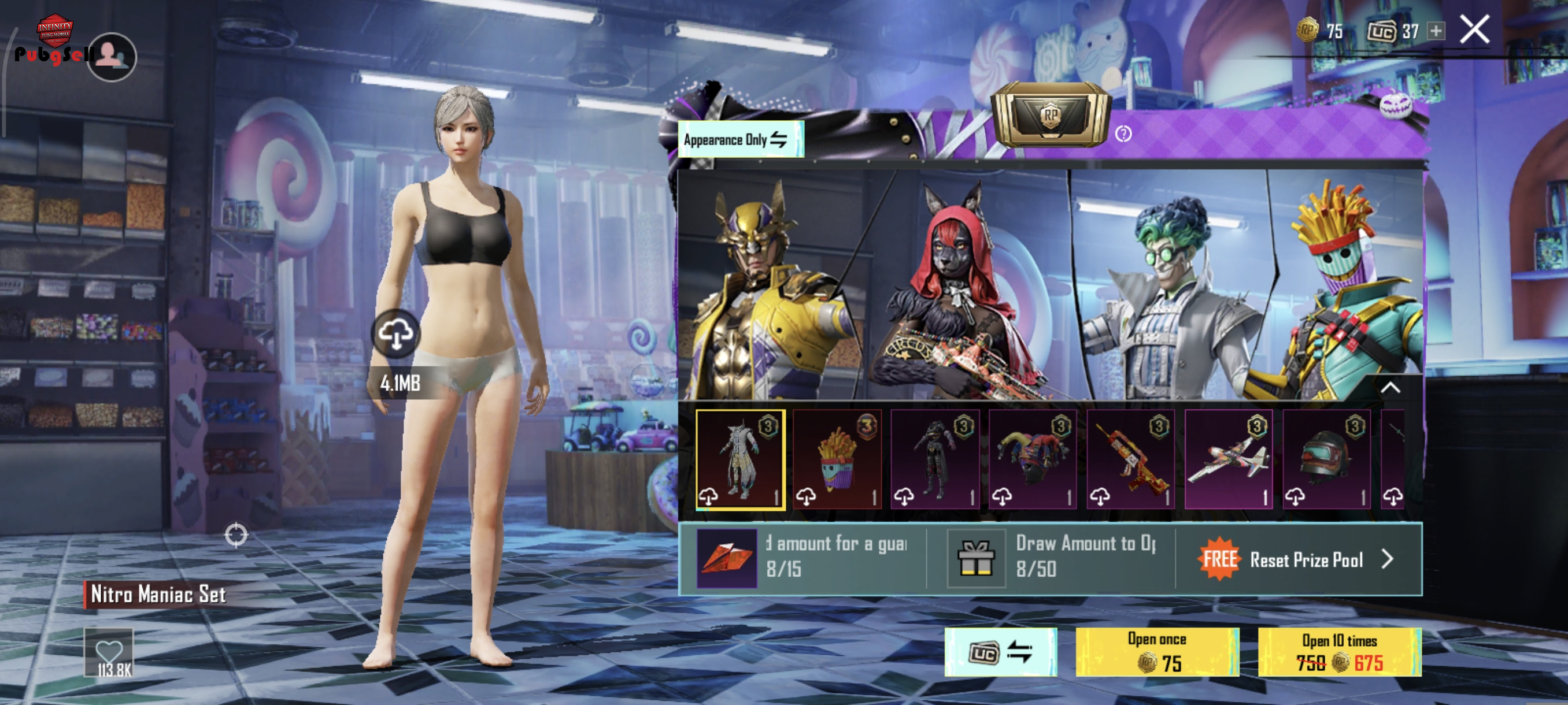
Task: Select the jester hat mask reward
Action: pyautogui.click(x=1033, y=459)
